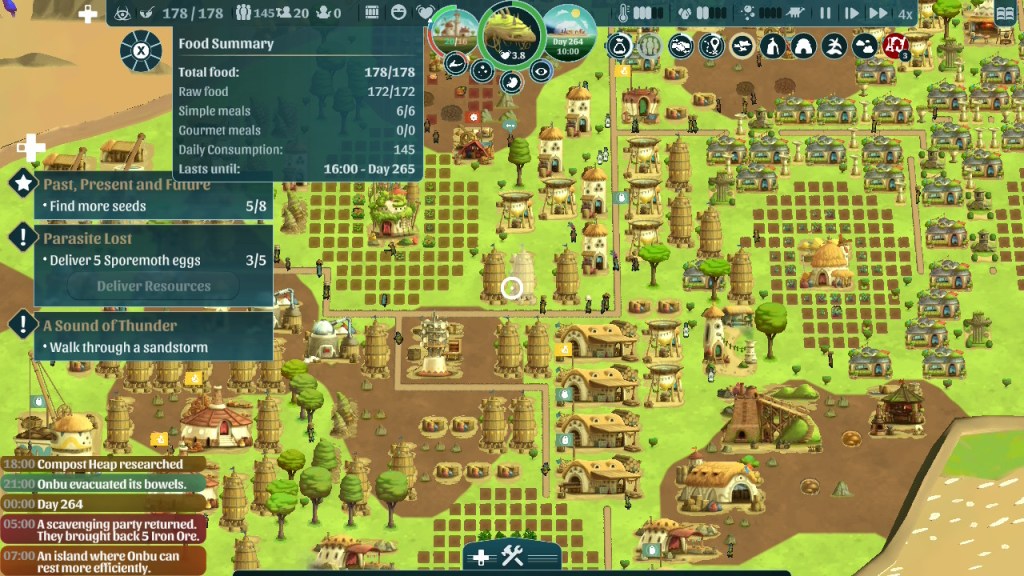Click the red overlay icon with badge 3
The image size is (1024, 576).
tap(895, 45)
